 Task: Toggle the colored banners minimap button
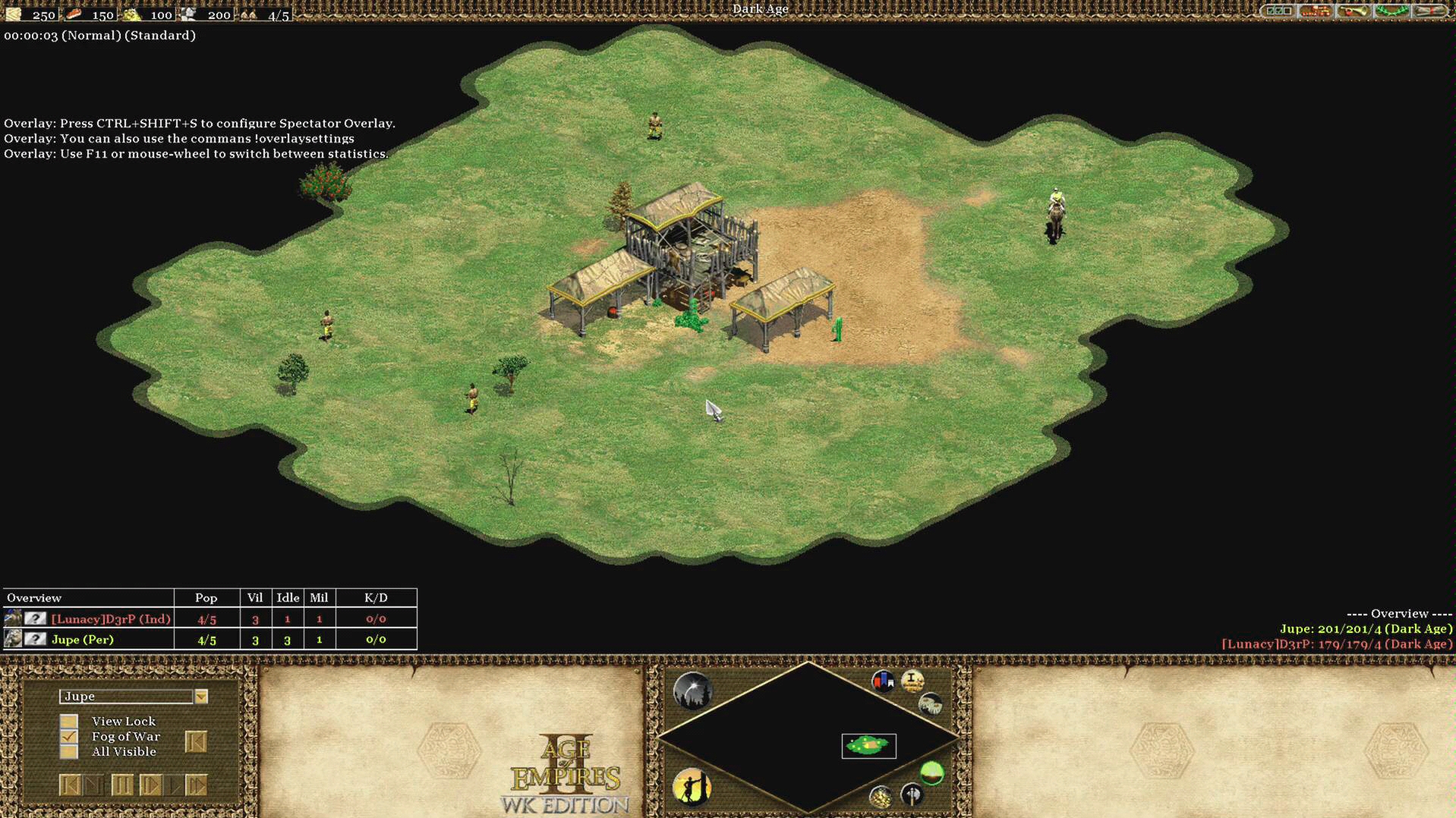883,681
